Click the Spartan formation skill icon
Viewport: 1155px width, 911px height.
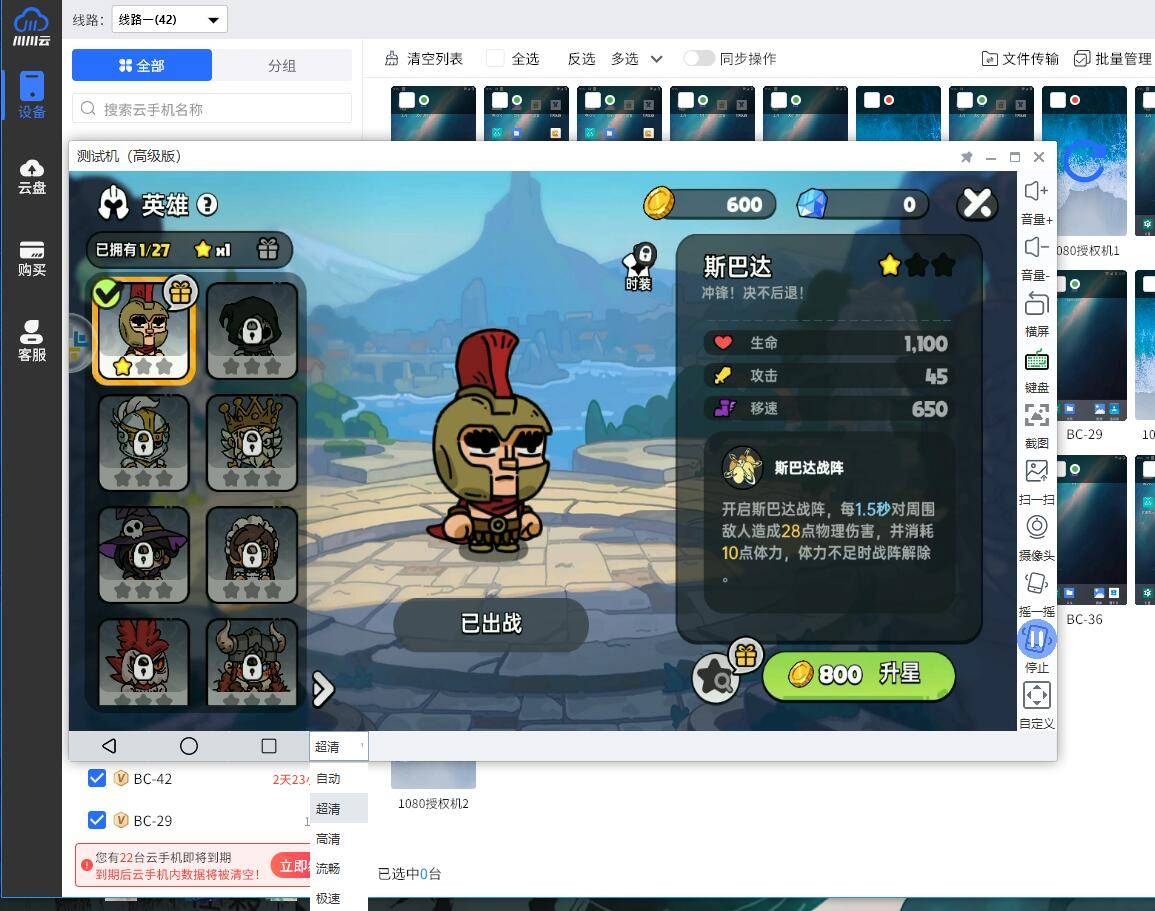(x=742, y=467)
